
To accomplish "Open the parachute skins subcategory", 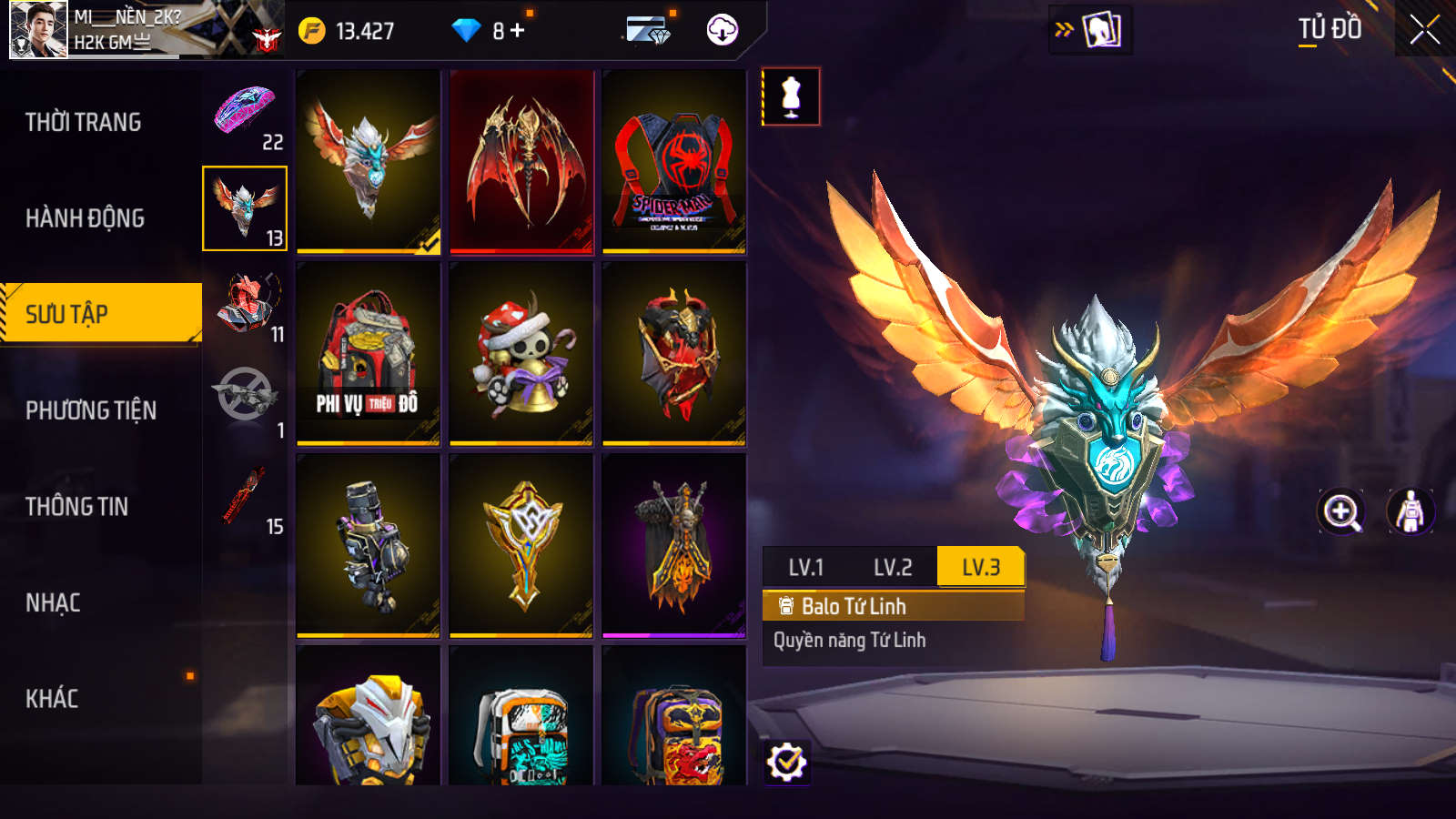I will 245,113.
